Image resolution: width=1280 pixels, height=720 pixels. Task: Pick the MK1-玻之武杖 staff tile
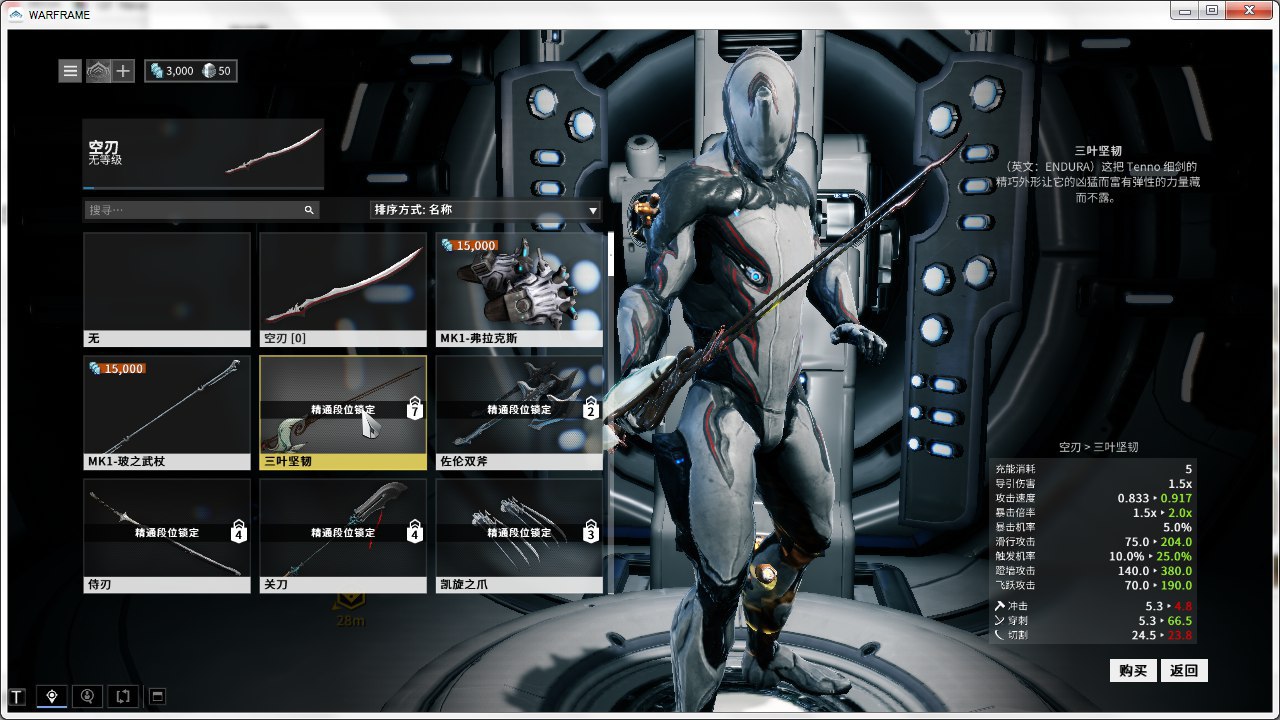pos(167,413)
